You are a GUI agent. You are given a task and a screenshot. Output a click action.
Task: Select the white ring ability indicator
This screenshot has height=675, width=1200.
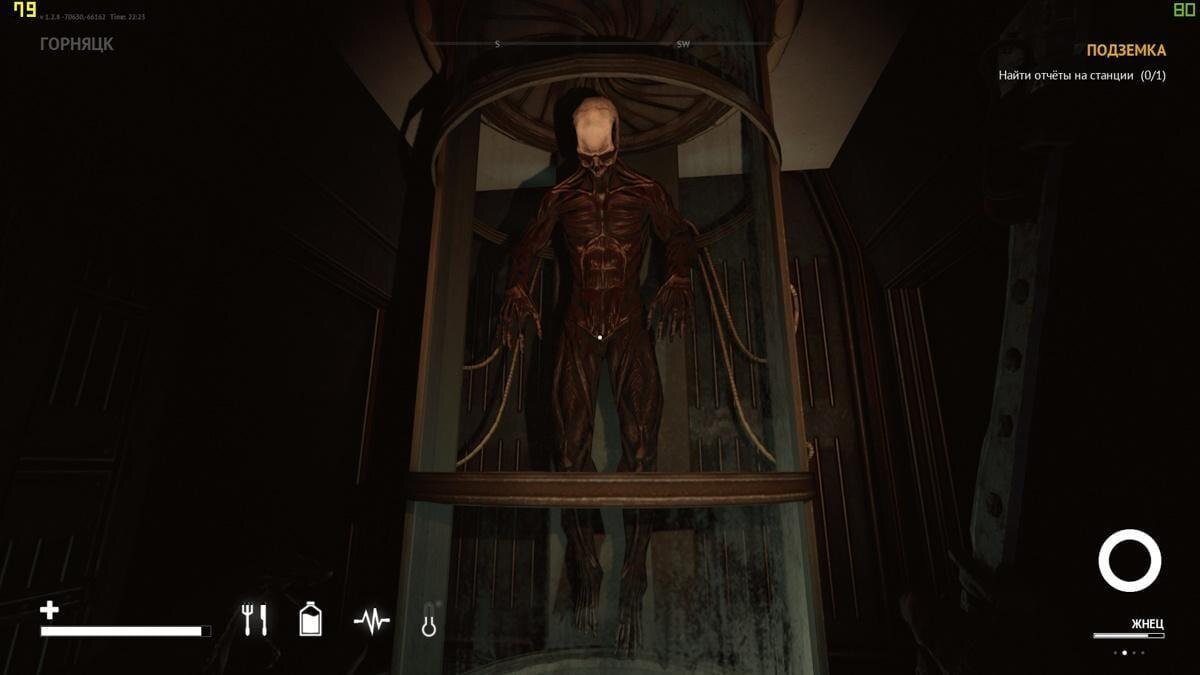click(x=1130, y=560)
